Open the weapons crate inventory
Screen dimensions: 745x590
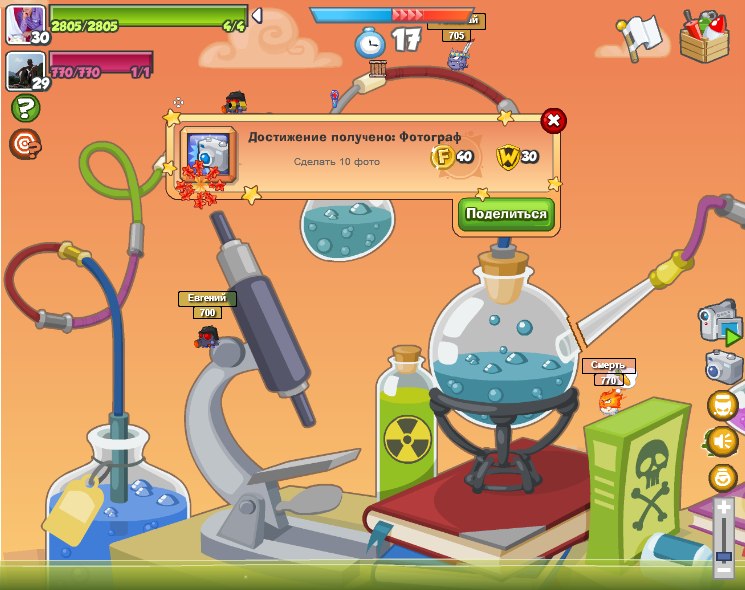(705, 35)
